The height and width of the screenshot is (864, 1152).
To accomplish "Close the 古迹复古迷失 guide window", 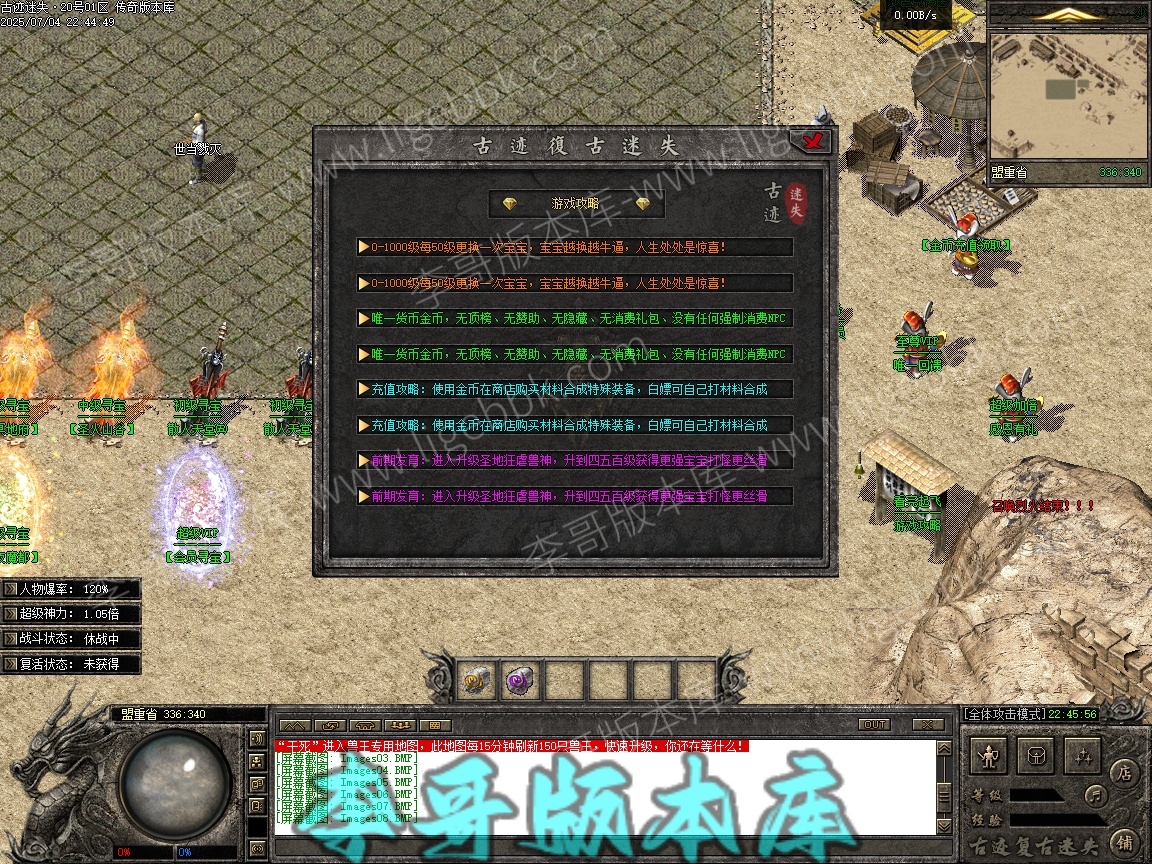I will (811, 142).
